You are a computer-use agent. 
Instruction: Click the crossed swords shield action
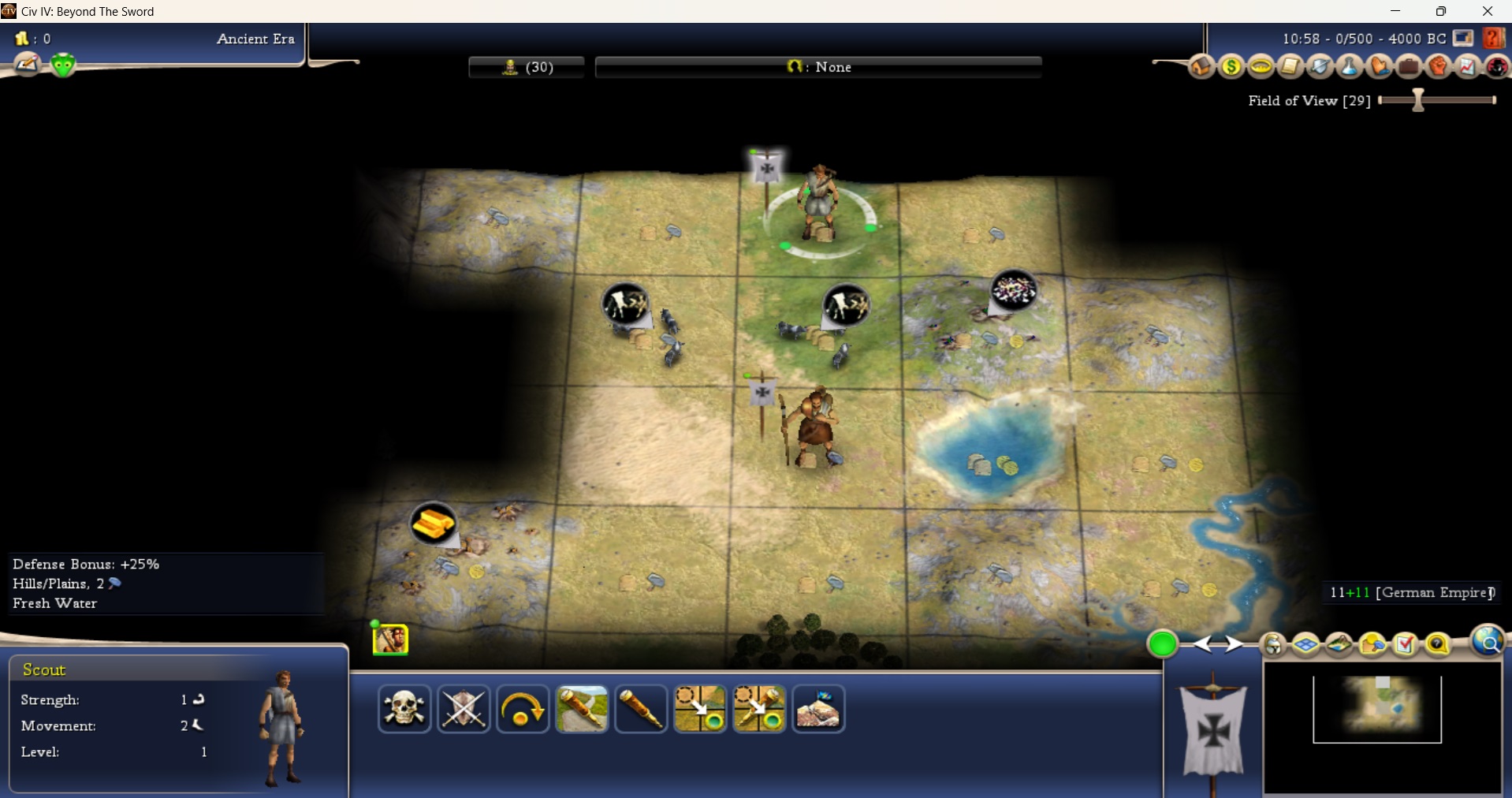pyautogui.click(x=464, y=709)
